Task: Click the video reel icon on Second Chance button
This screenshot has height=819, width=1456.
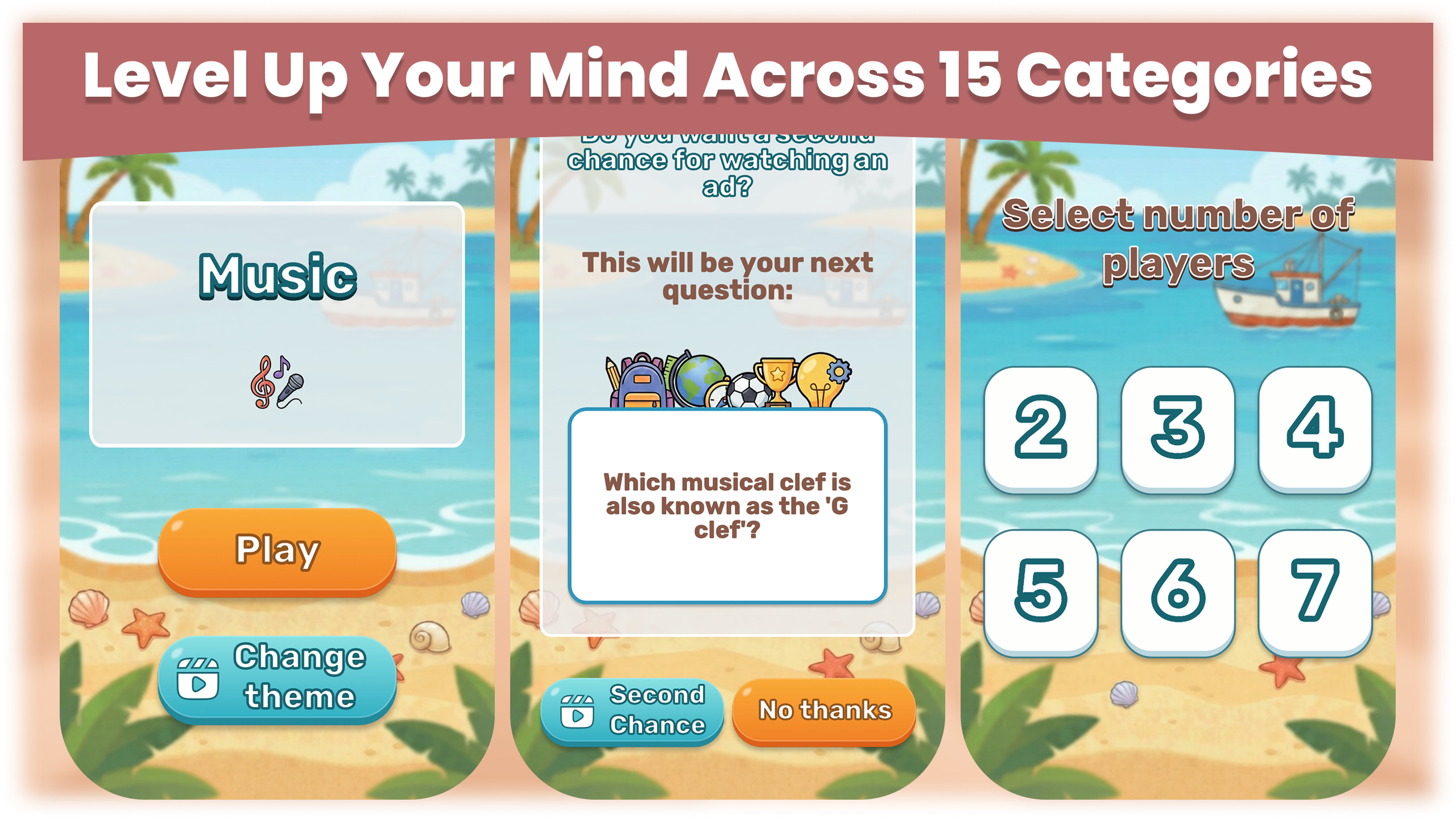Action: tap(578, 712)
